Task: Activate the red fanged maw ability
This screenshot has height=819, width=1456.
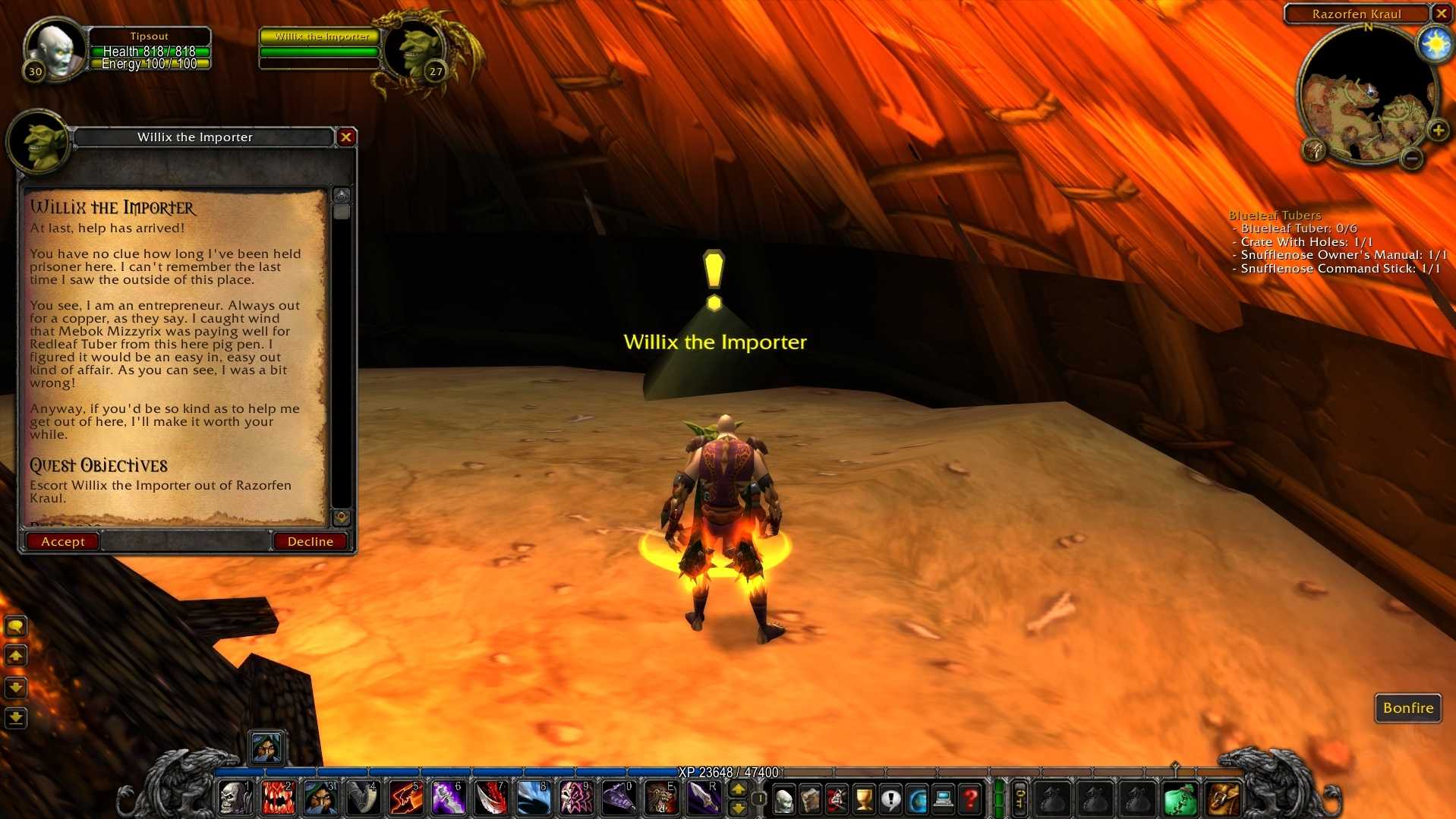Action: [x=278, y=799]
